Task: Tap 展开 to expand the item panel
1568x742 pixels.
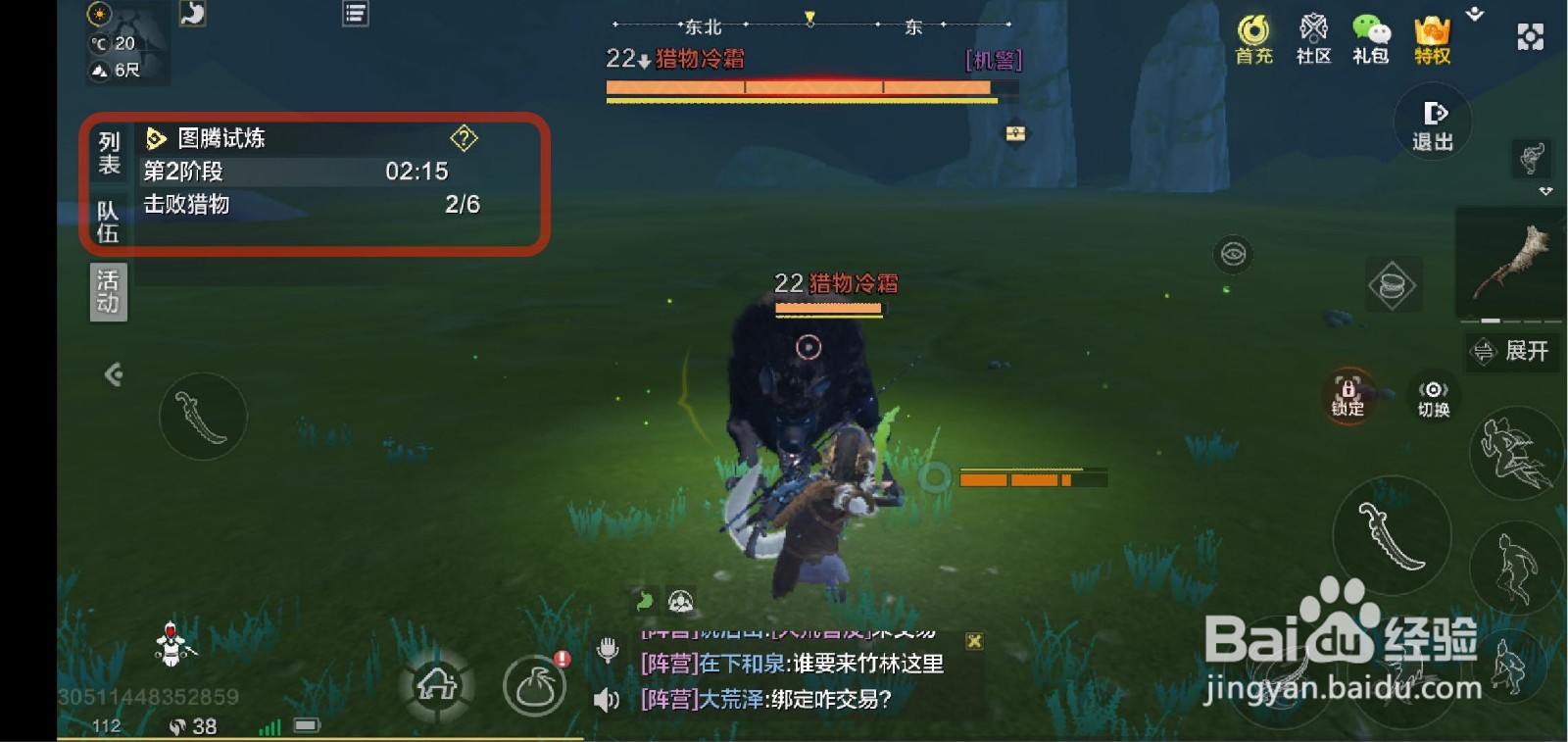Action: pyautogui.click(x=1512, y=352)
